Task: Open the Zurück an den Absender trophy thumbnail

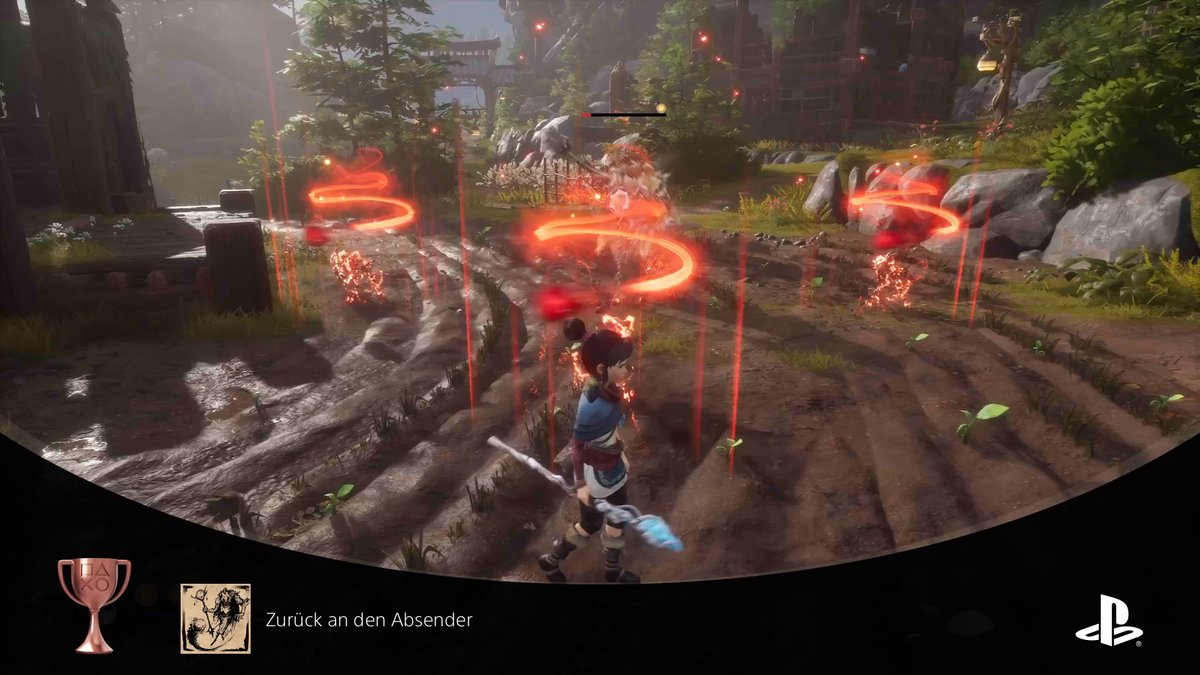Action: tap(215, 619)
